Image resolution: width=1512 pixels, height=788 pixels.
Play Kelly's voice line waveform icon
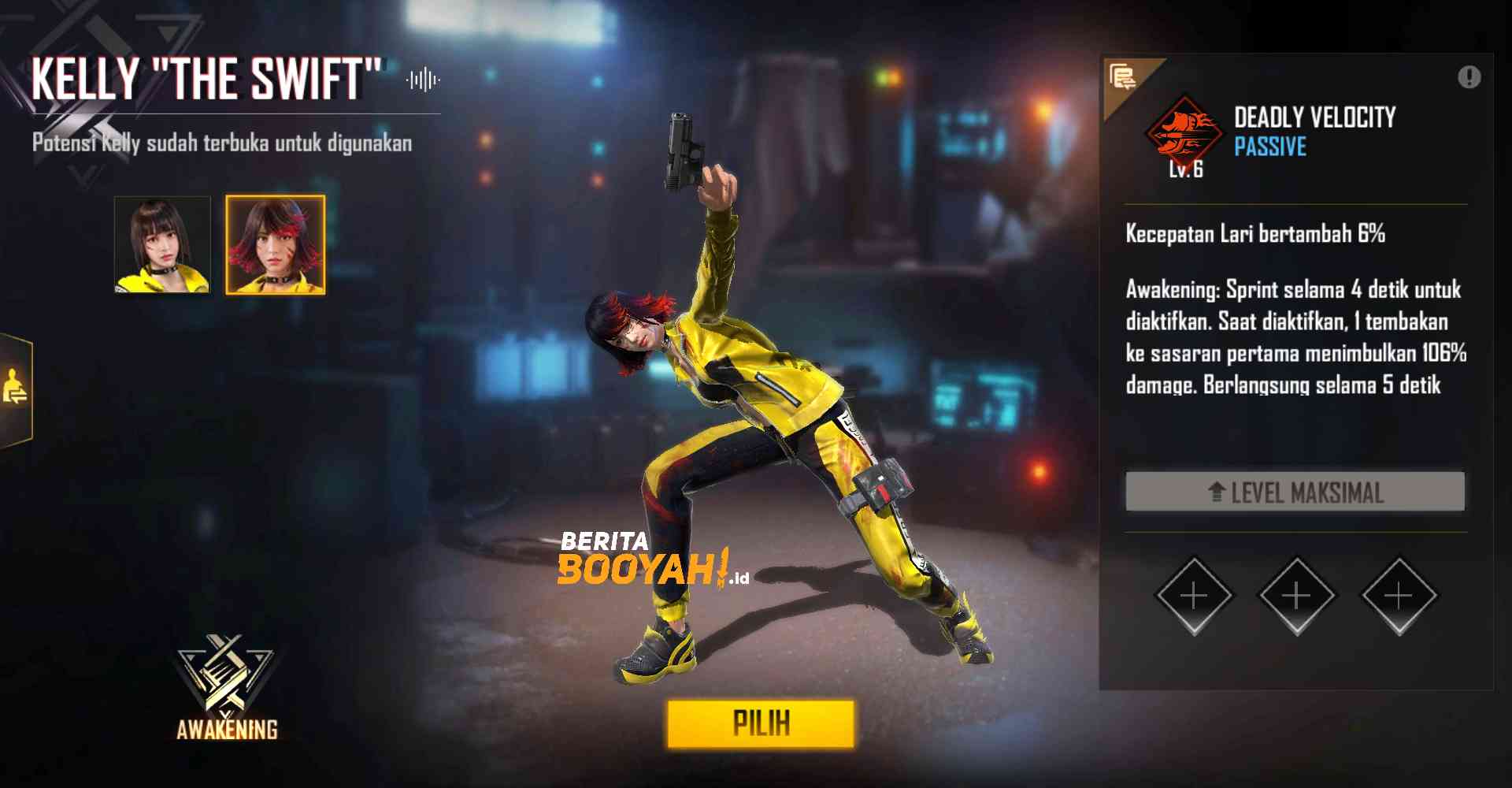pyautogui.click(x=423, y=78)
